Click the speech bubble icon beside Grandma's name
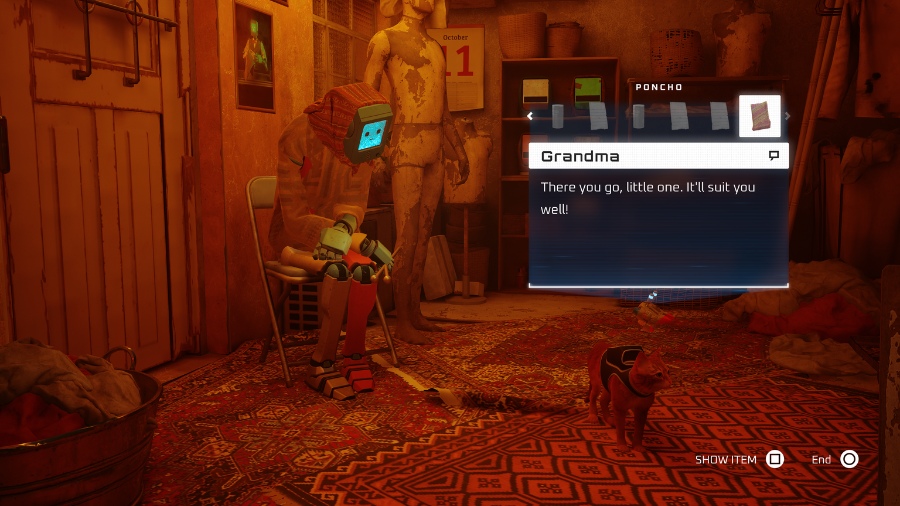This screenshot has height=506, width=900. (x=773, y=156)
